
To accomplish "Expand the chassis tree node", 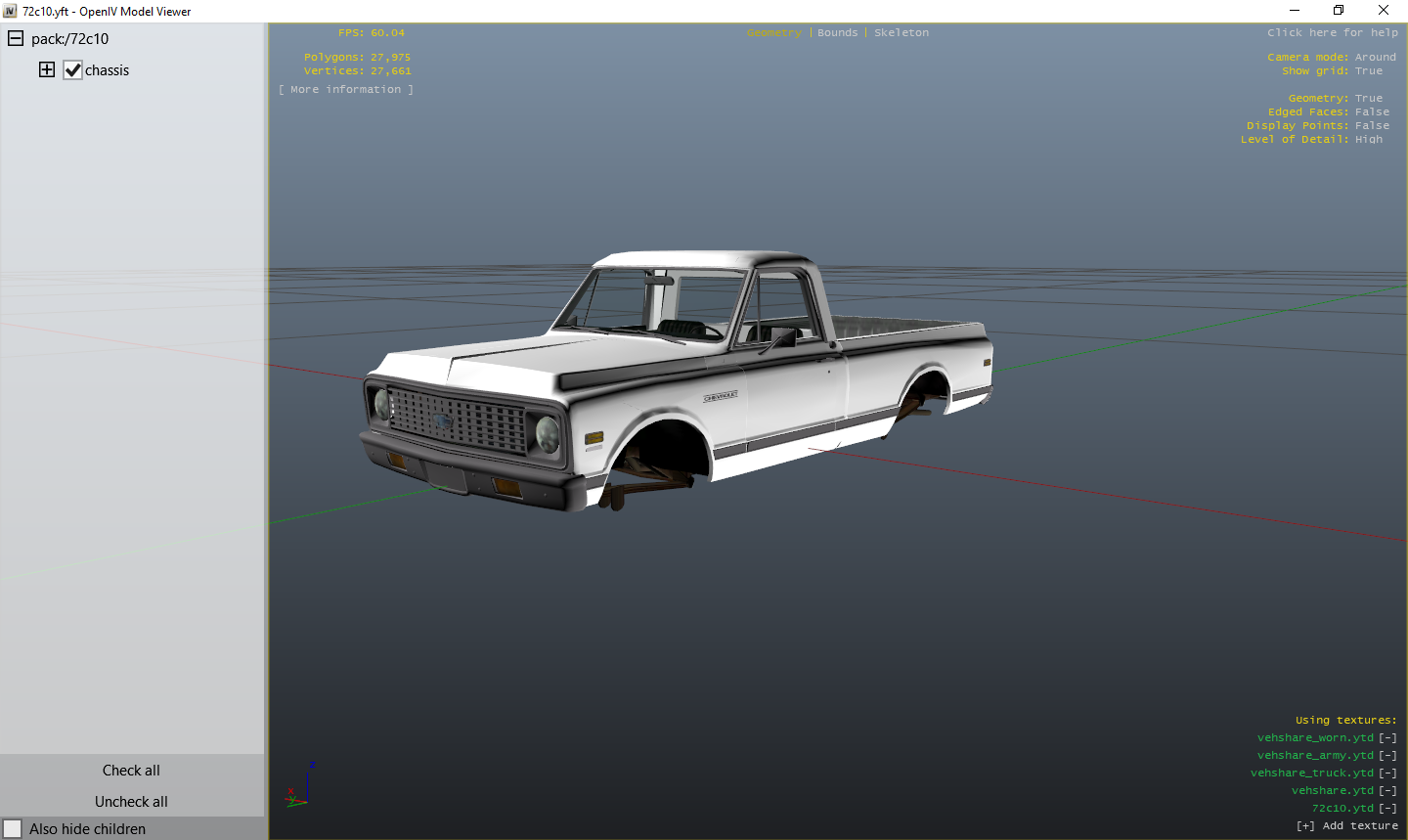I will (46, 69).
